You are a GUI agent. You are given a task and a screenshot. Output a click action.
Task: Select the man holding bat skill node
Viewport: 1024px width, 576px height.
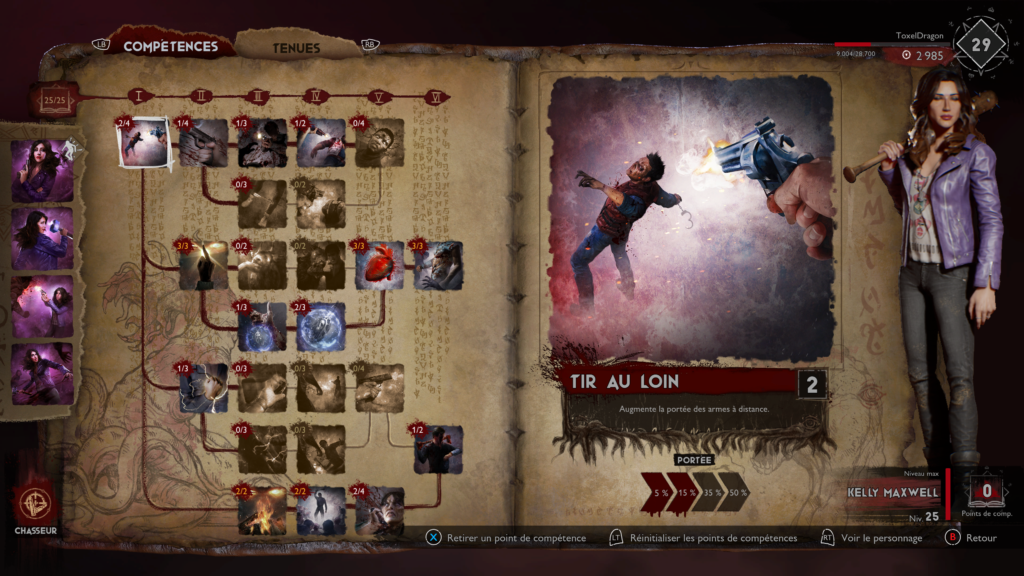click(x=438, y=449)
